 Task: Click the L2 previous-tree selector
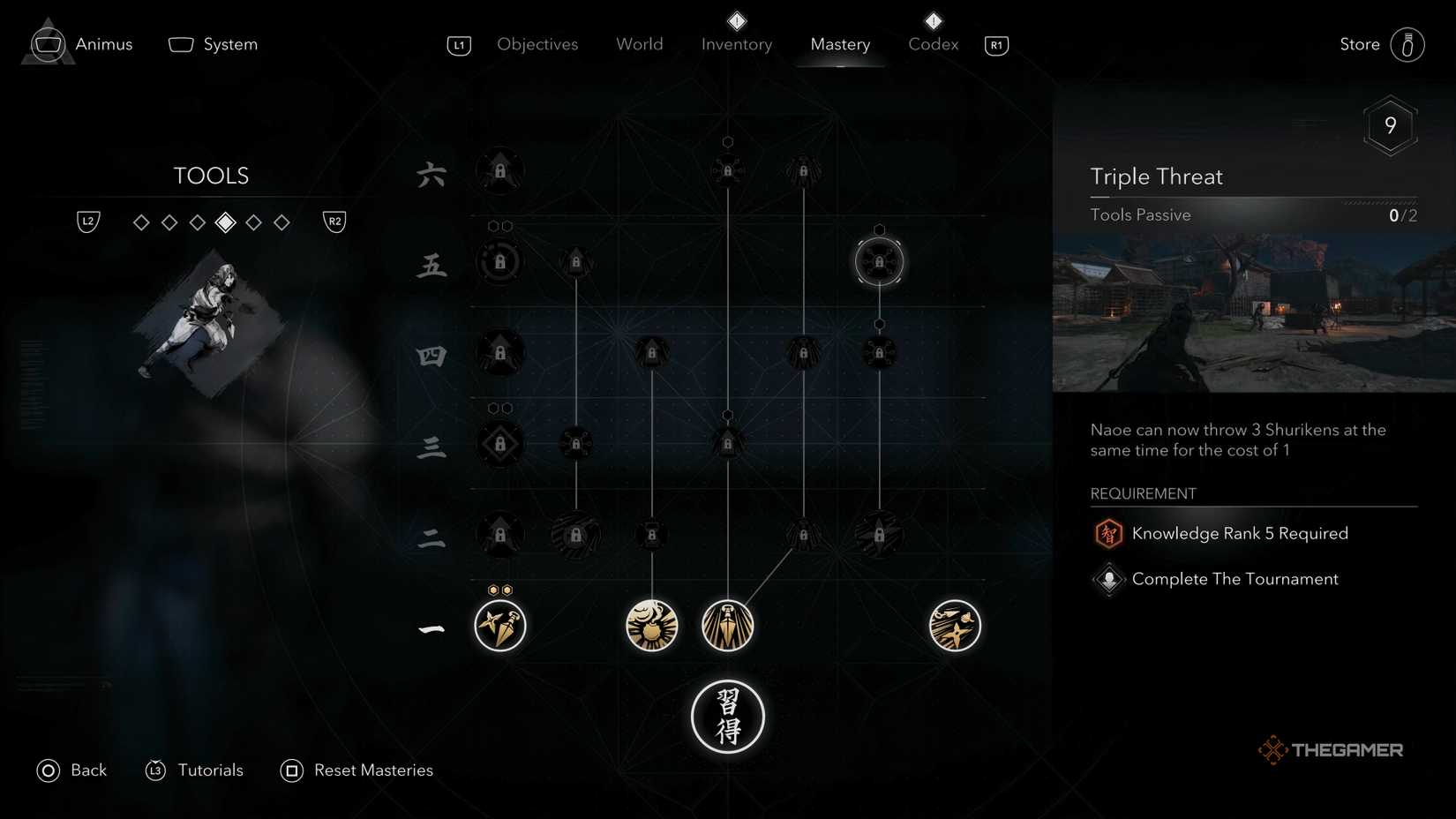[87, 222]
